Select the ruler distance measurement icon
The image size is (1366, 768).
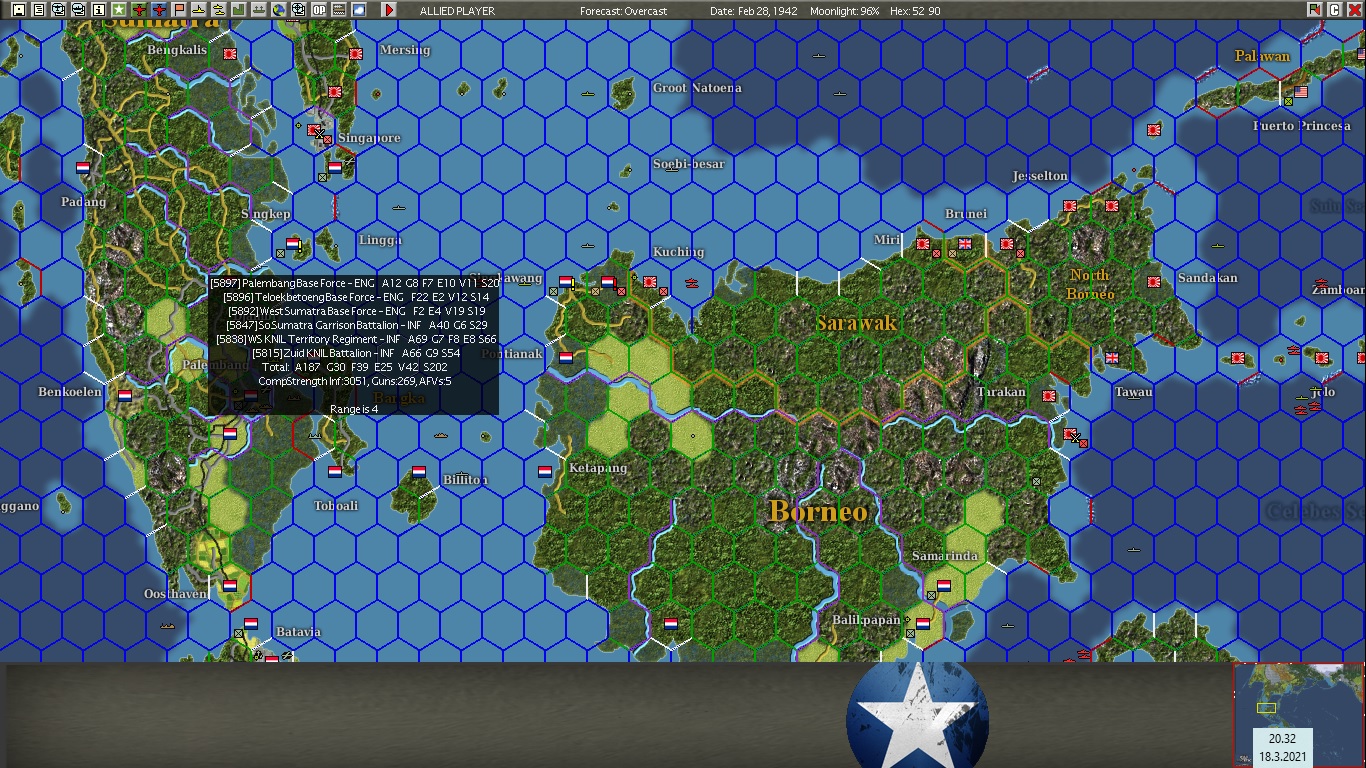tap(338, 9)
